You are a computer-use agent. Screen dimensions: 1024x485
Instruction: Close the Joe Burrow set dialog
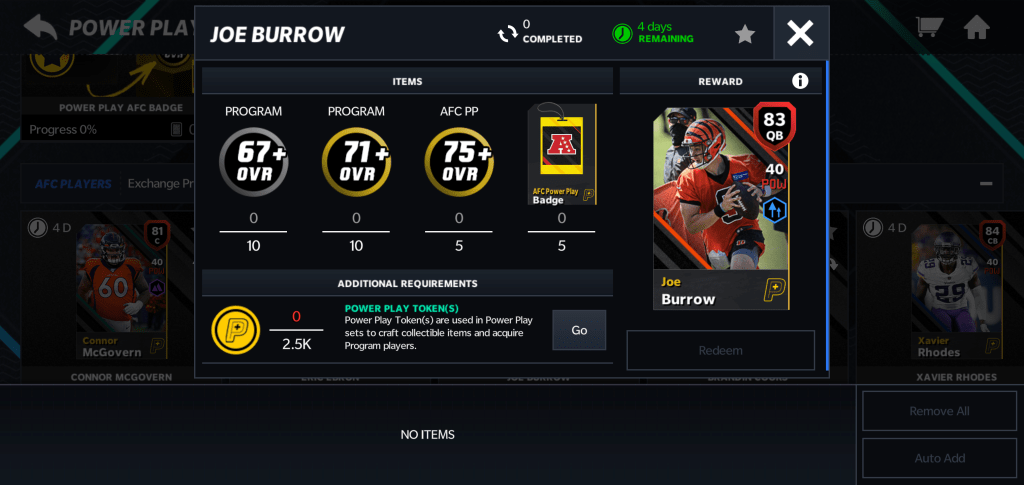(800, 34)
